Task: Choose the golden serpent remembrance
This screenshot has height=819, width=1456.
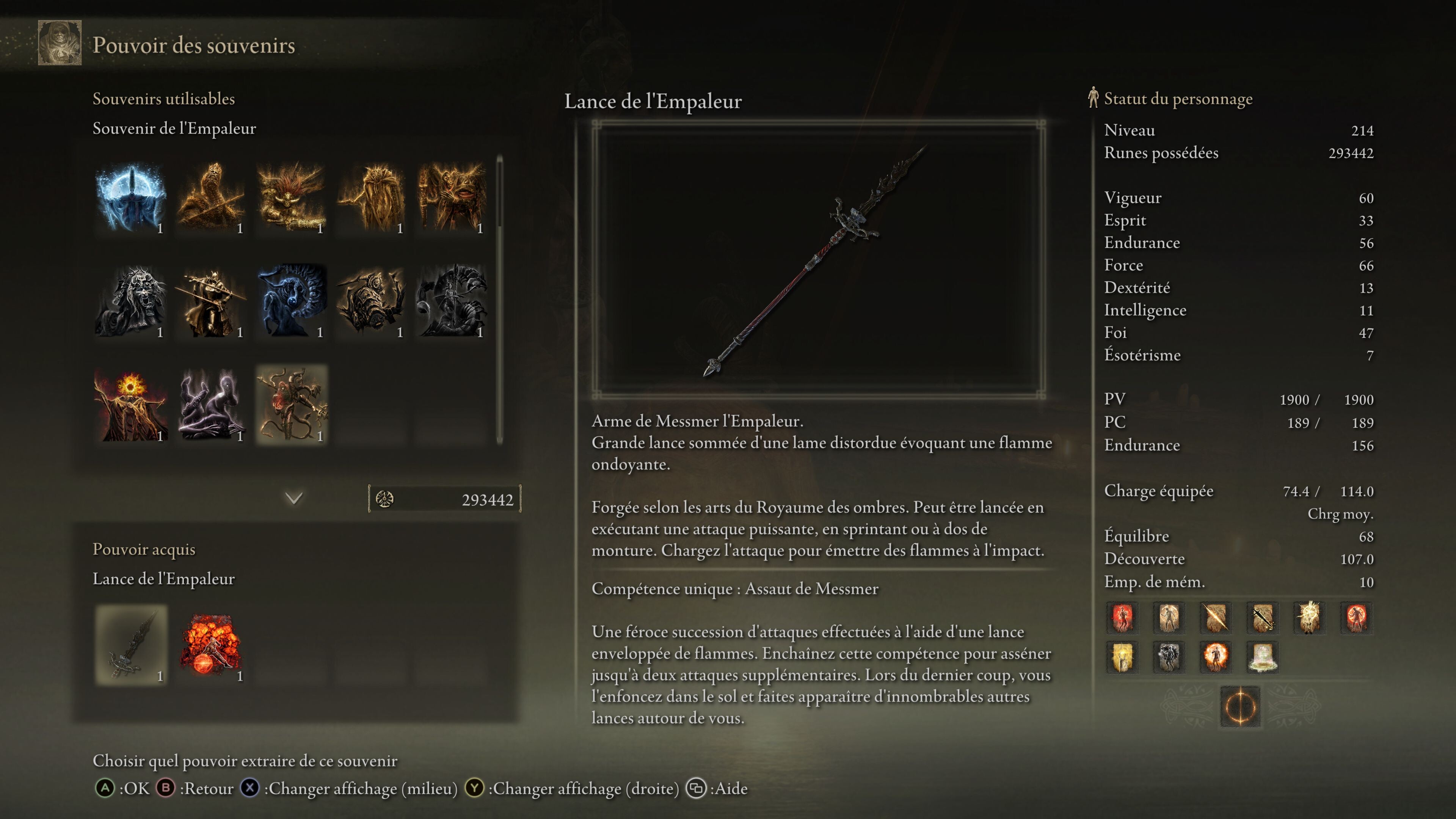Action: [211, 198]
